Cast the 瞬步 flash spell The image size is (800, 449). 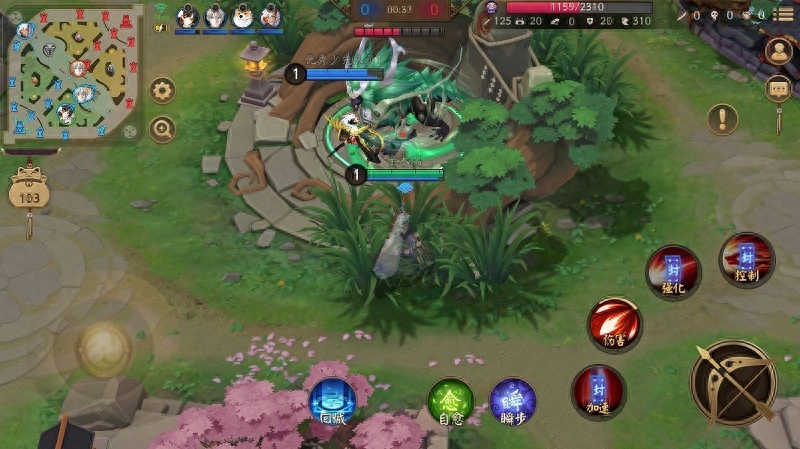(x=512, y=400)
